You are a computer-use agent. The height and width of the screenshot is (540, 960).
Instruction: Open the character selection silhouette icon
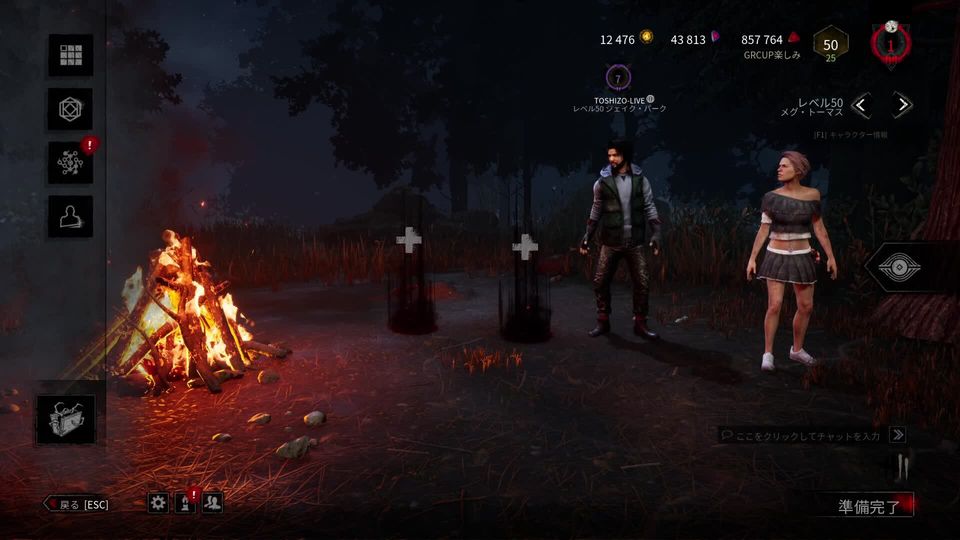pos(70,216)
